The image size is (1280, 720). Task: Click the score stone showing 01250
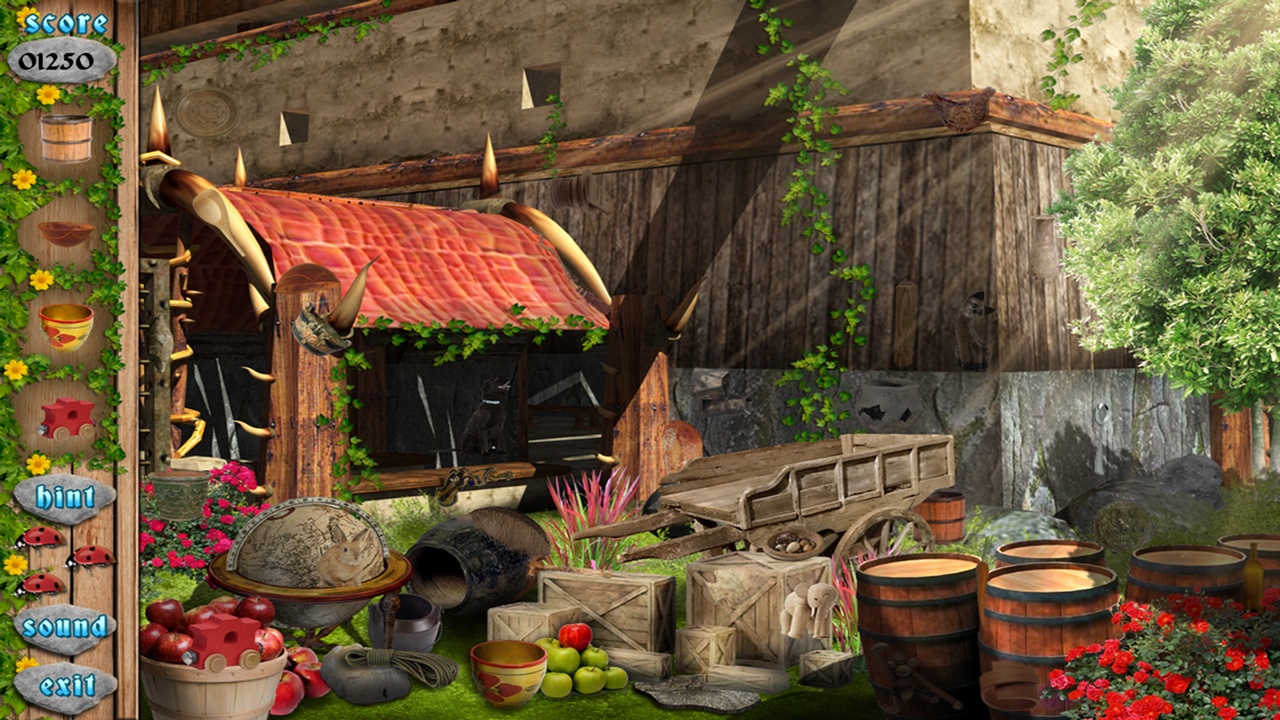pos(60,60)
